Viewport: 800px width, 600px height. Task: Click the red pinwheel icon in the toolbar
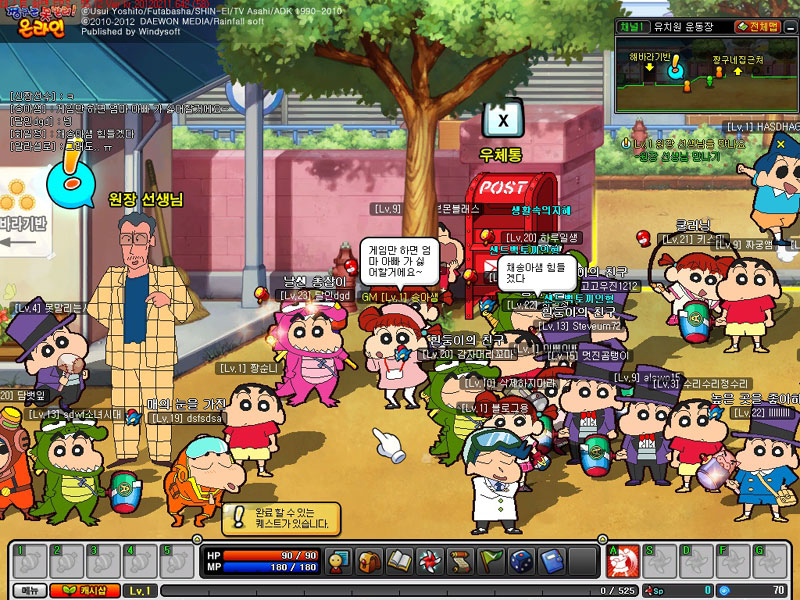(x=429, y=561)
